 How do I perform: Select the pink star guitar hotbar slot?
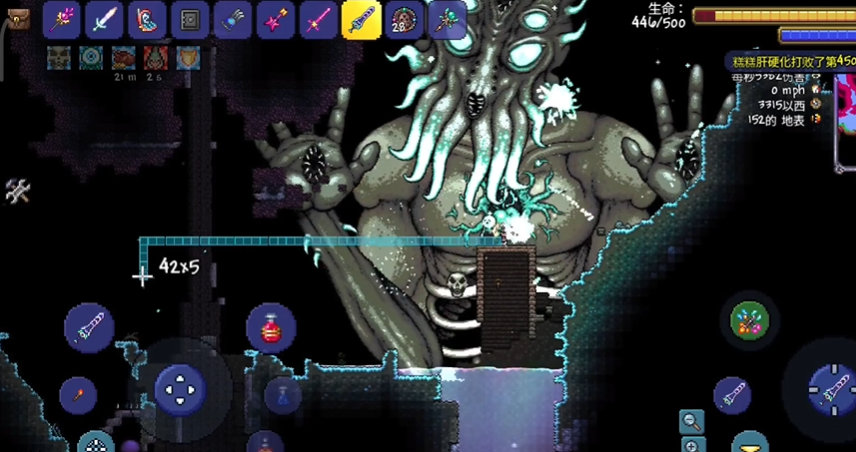pos(275,19)
